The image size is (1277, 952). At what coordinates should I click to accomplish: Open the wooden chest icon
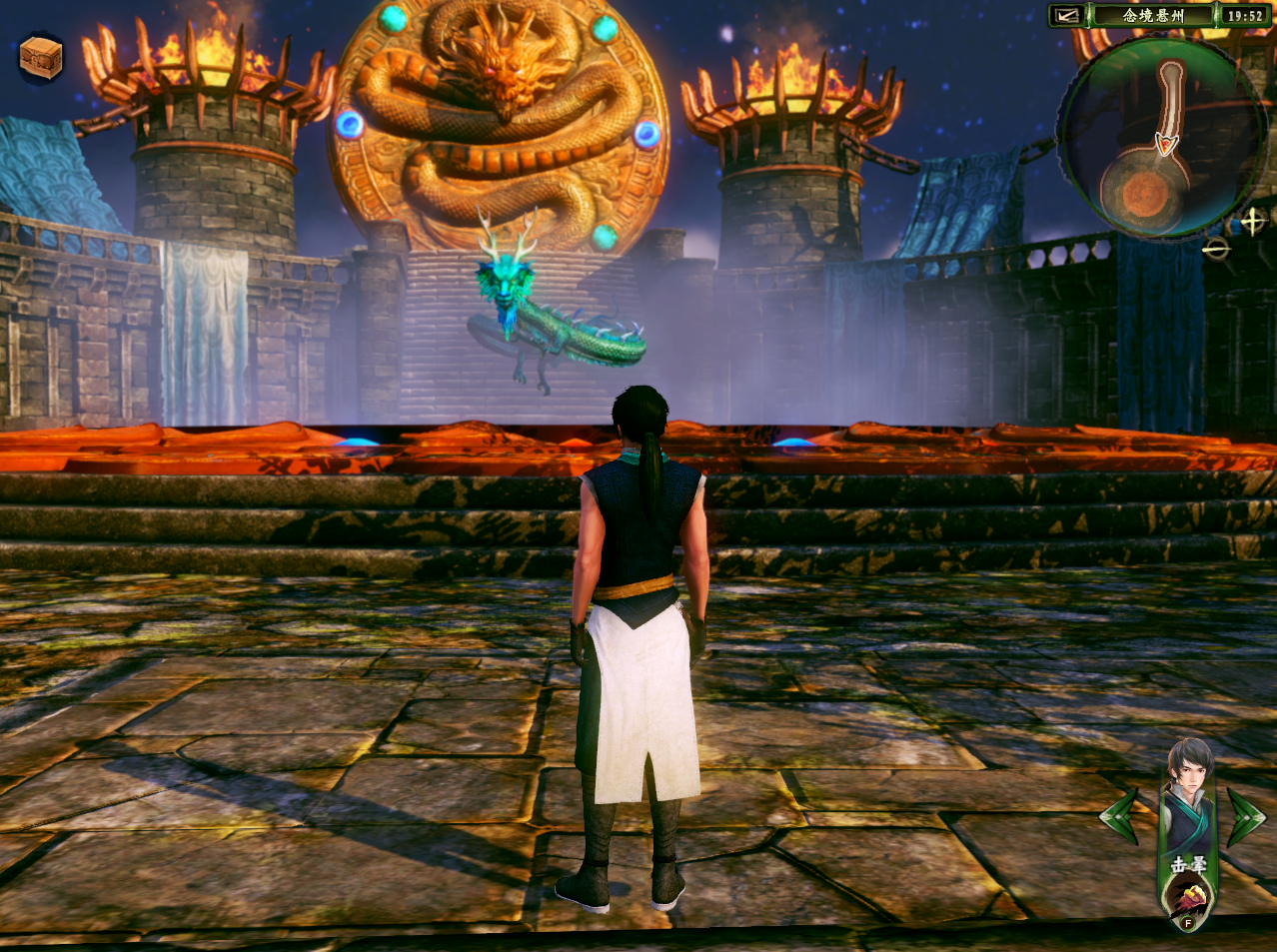coord(41,58)
